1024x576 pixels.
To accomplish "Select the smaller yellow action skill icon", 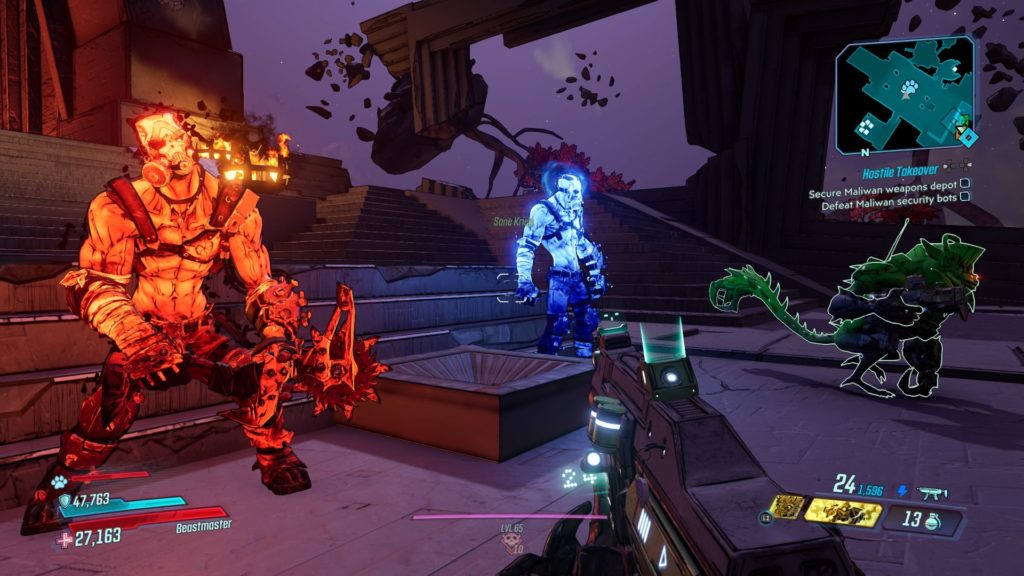I will pos(786,507).
